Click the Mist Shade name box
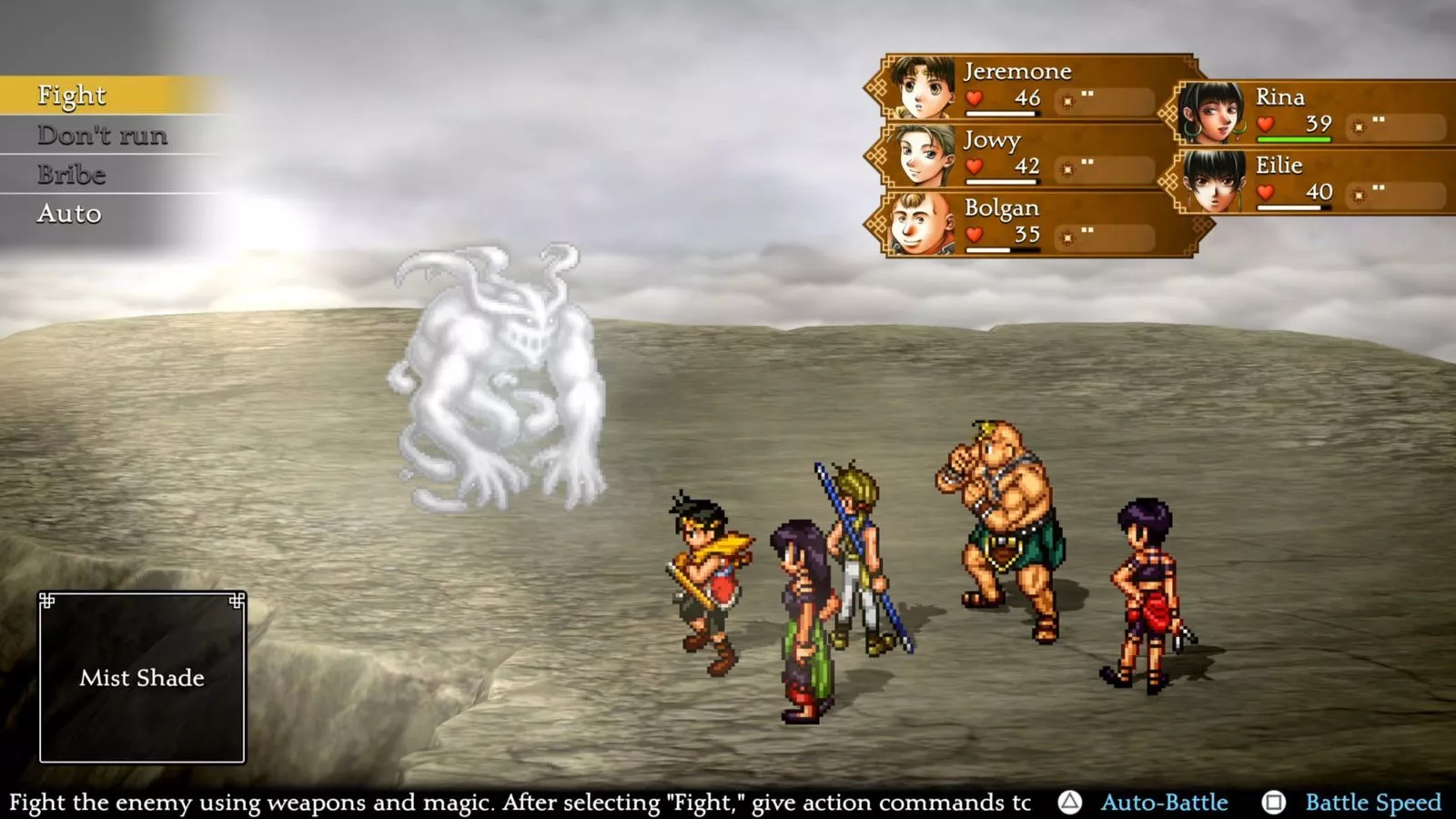This screenshot has height=819, width=1456. (x=143, y=677)
